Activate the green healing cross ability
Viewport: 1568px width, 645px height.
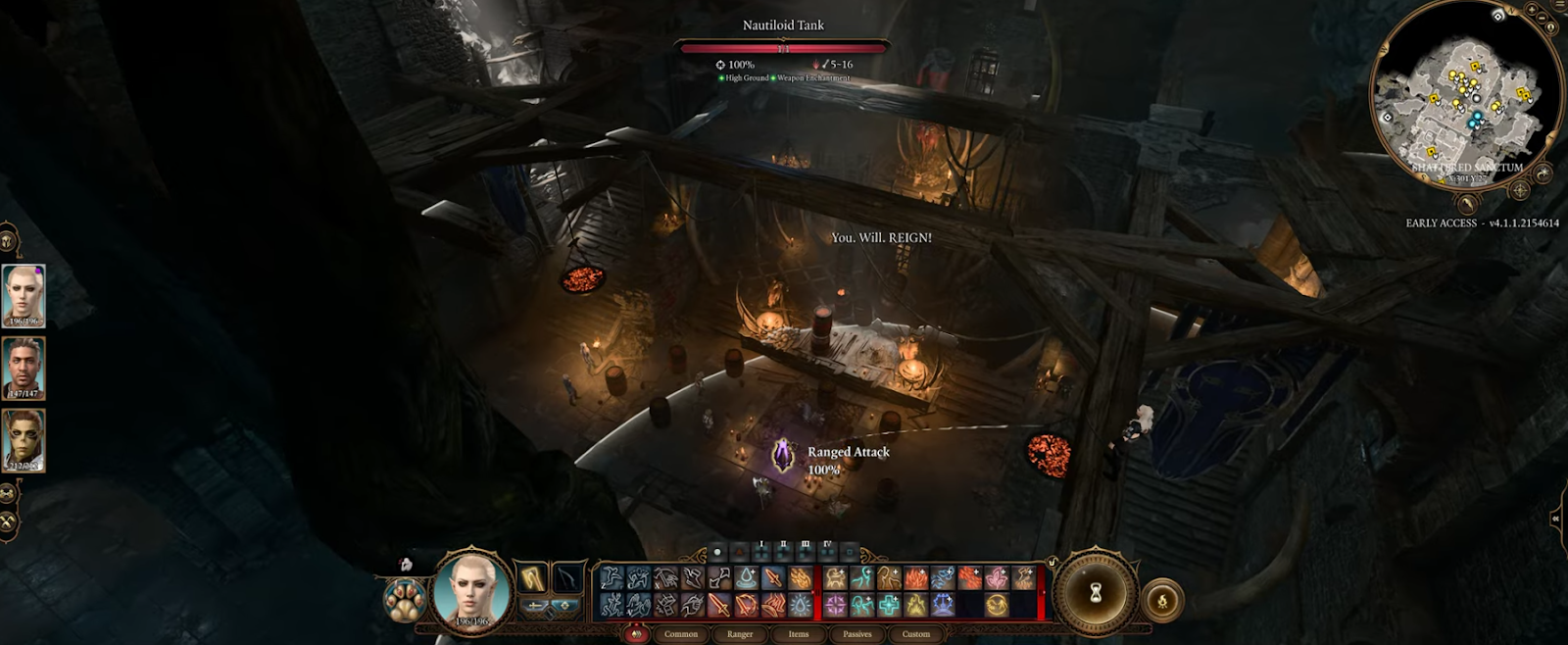click(889, 605)
